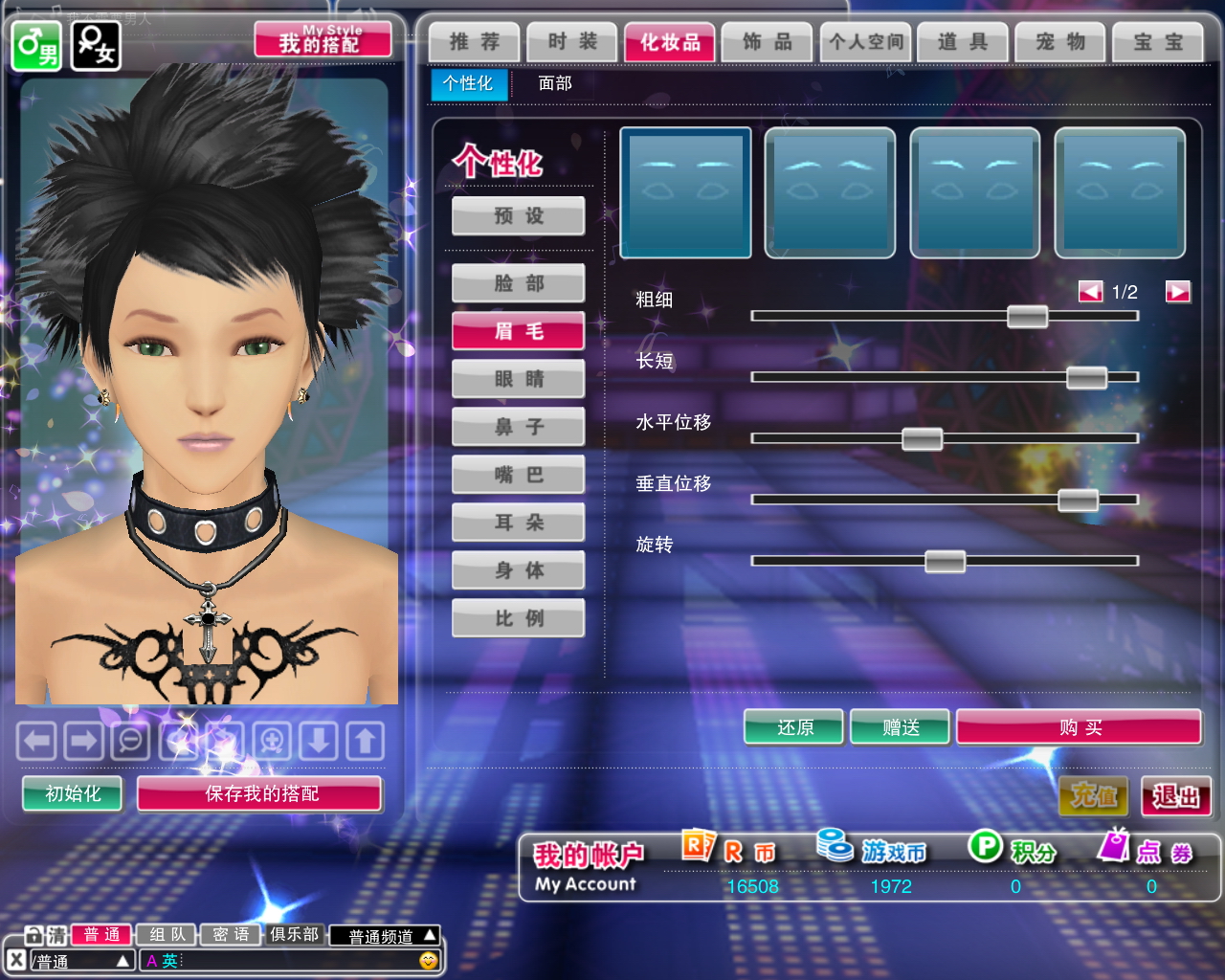Click the 初始化 initialize button
The height and width of the screenshot is (980, 1225).
click(73, 793)
